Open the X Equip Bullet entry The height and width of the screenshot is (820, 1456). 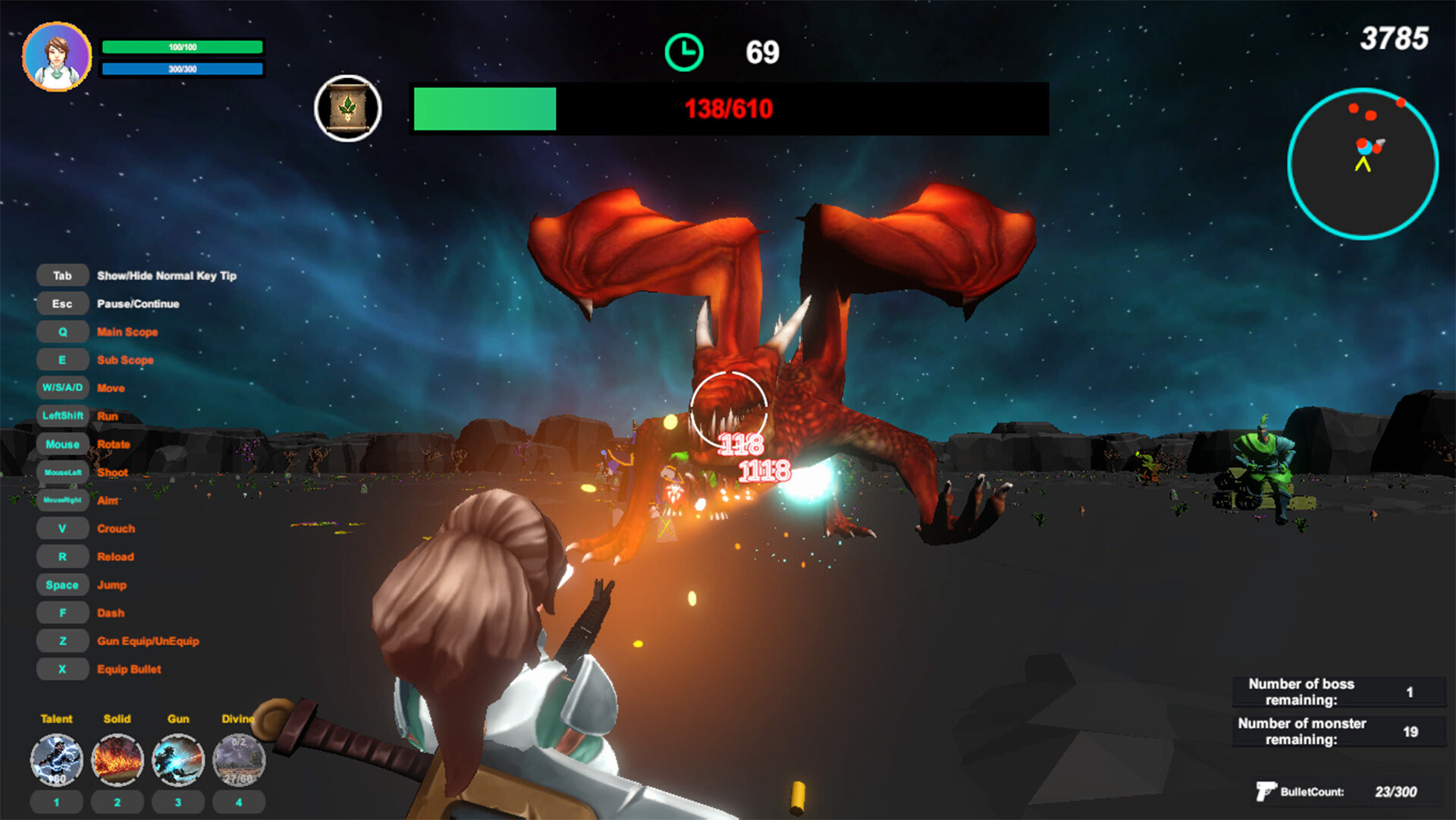[x=62, y=668]
